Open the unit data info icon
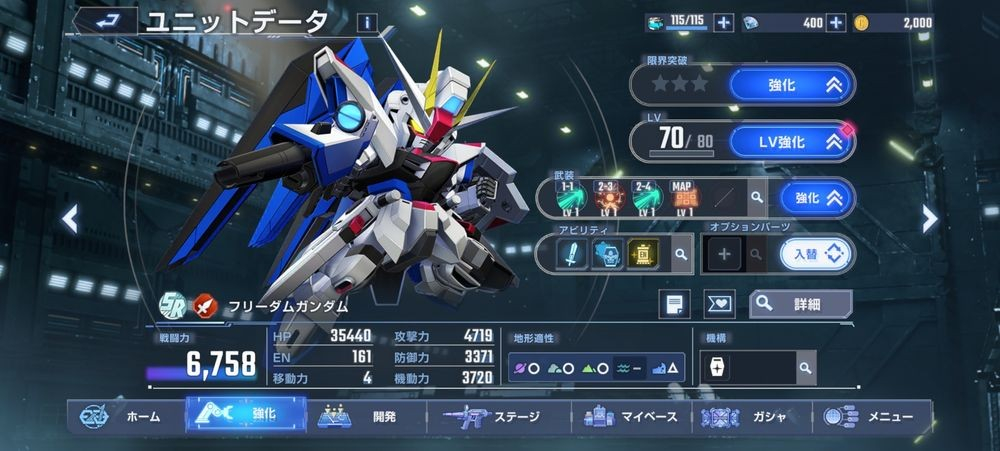Viewport: 1000px width, 451px height. (368, 22)
